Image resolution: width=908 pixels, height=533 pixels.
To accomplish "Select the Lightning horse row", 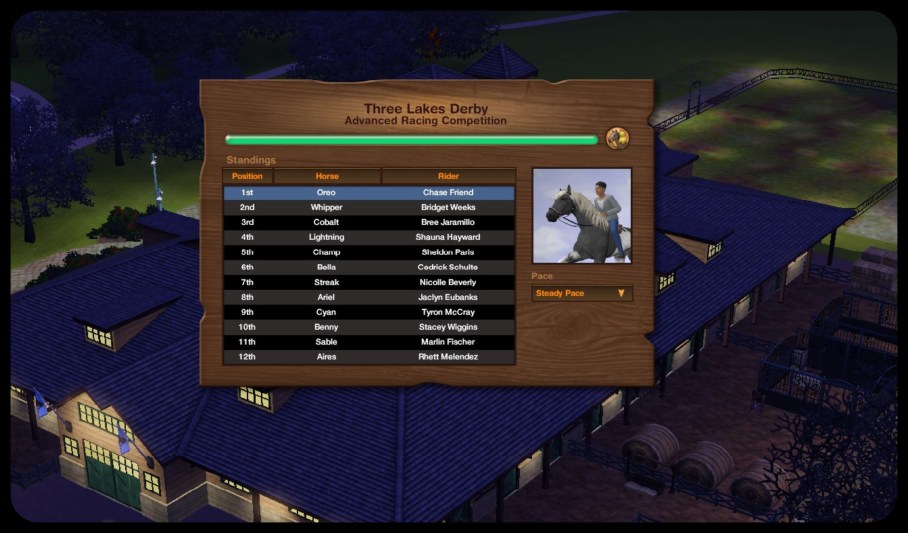I will pyautogui.click(x=369, y=237).
